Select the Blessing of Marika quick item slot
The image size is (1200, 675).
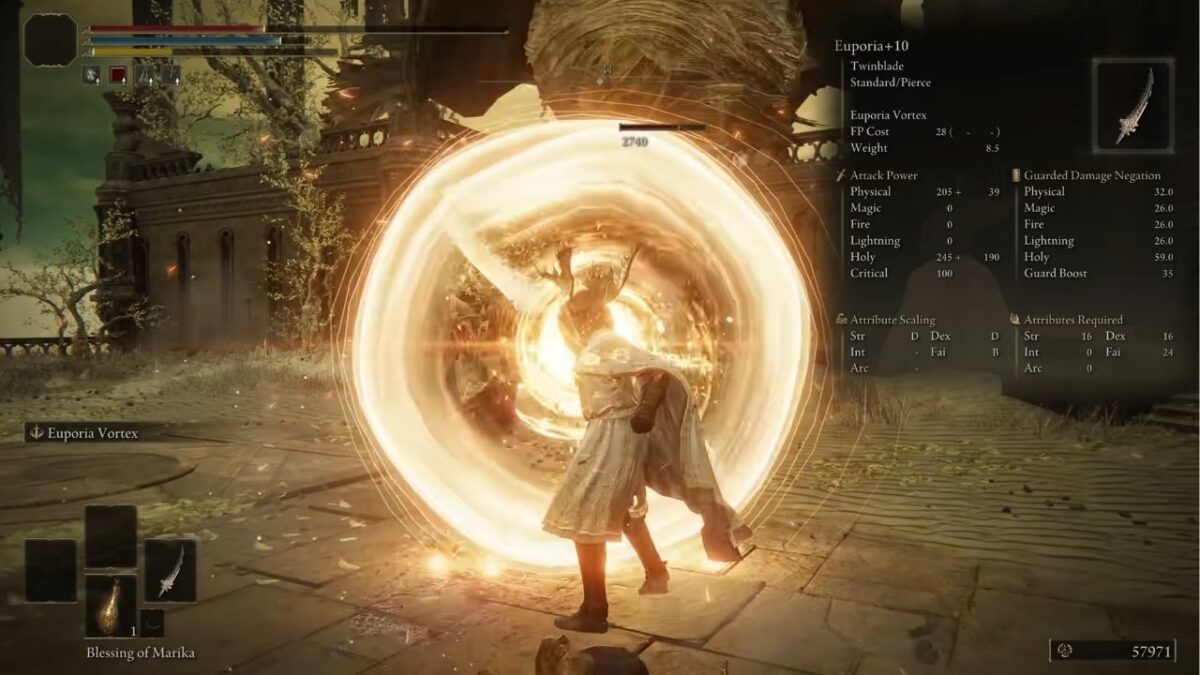pyautogui.click(x=110, y=606)
